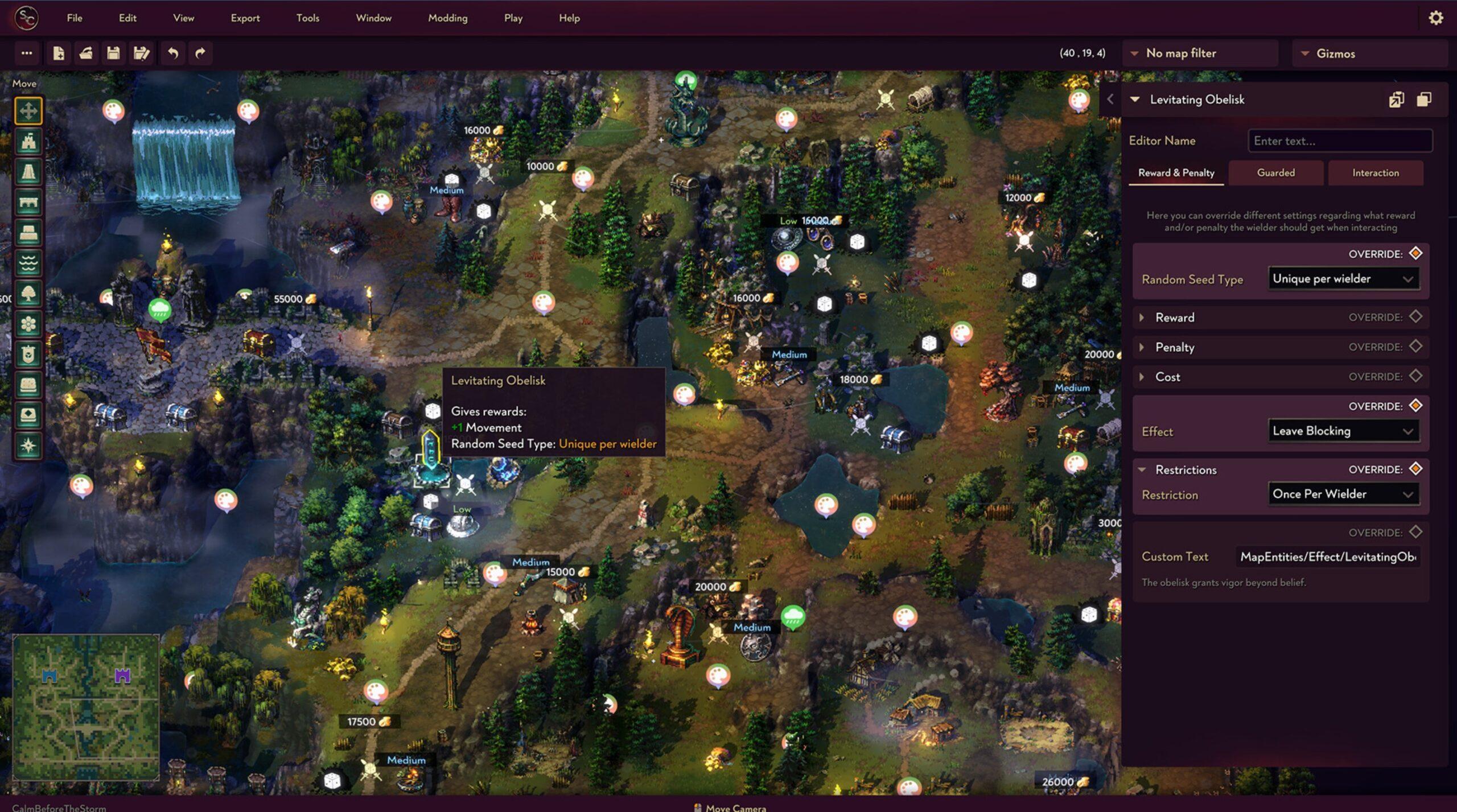
Task: Open the Restriction dropdown set to Once Per Wielder
Action: pyautogui.click(x=1343, y=494)
